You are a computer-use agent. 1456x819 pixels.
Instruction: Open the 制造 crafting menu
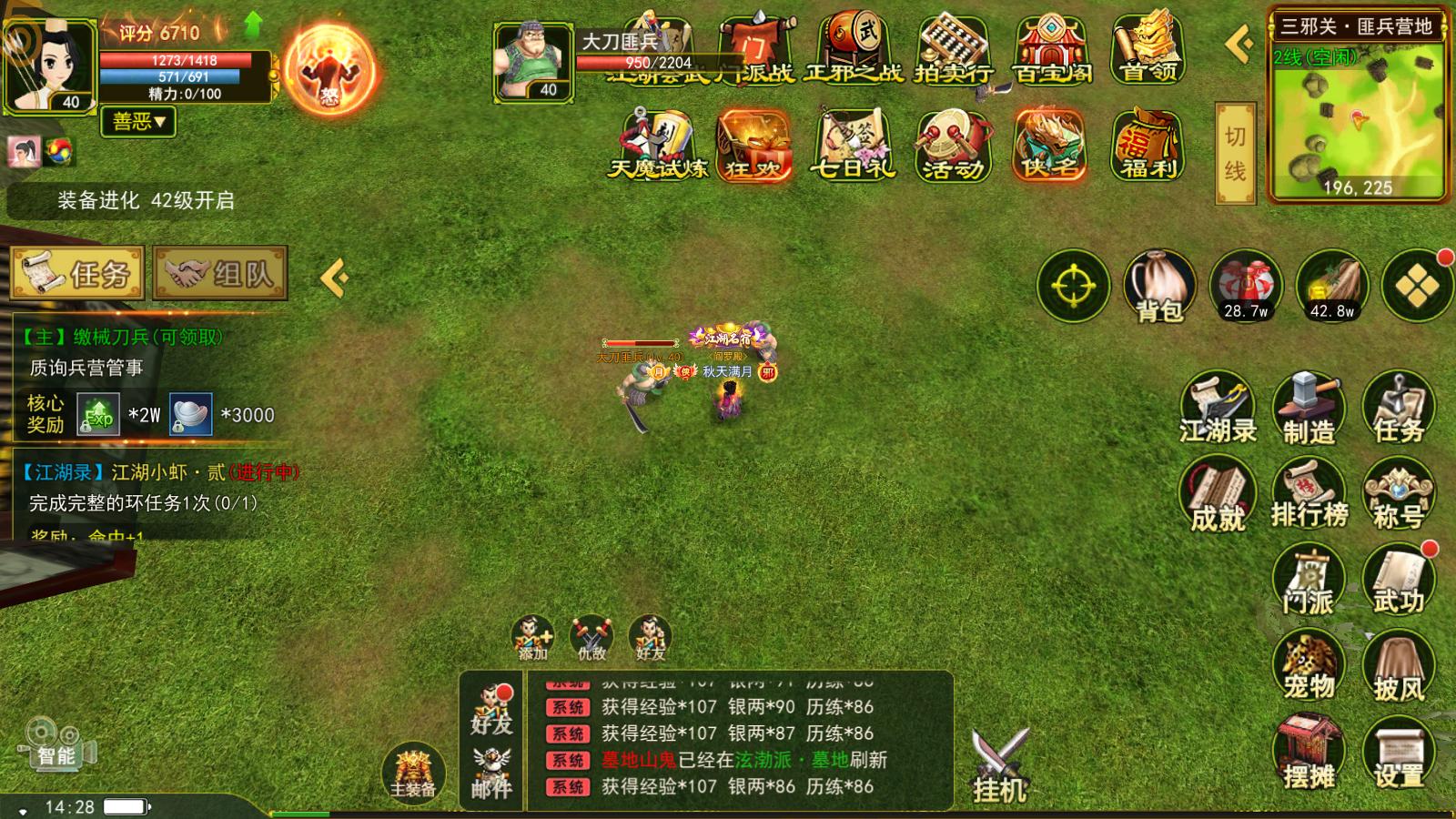click(1309, 409)
